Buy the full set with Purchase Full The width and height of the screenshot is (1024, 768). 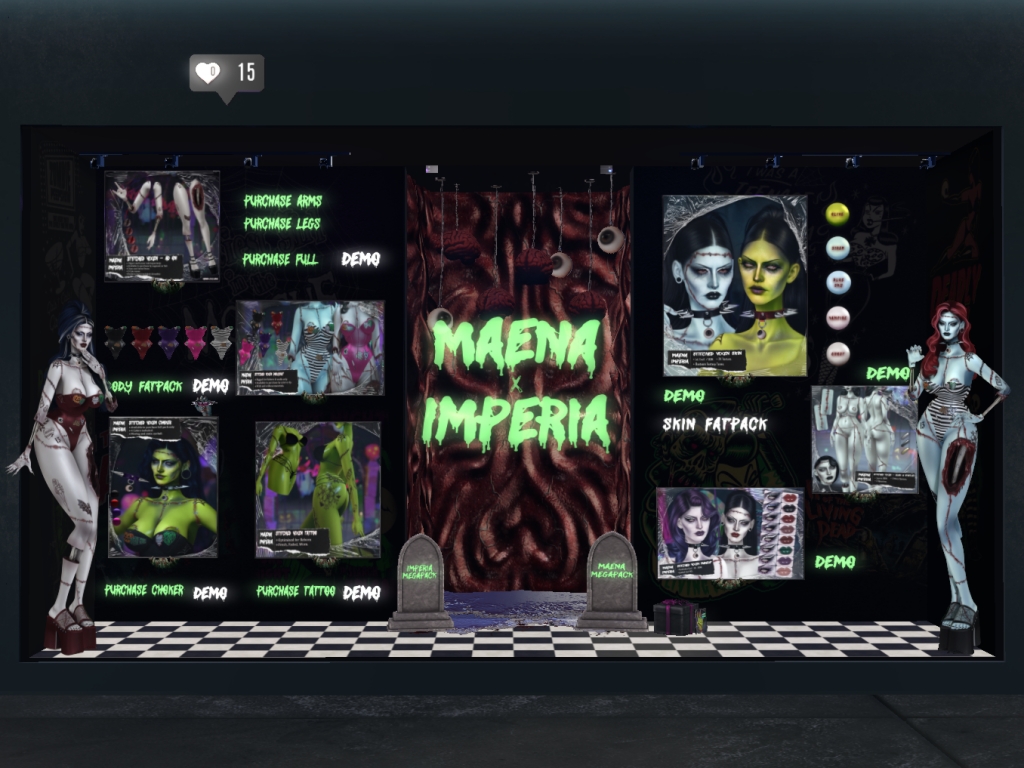tap(282, 259)
